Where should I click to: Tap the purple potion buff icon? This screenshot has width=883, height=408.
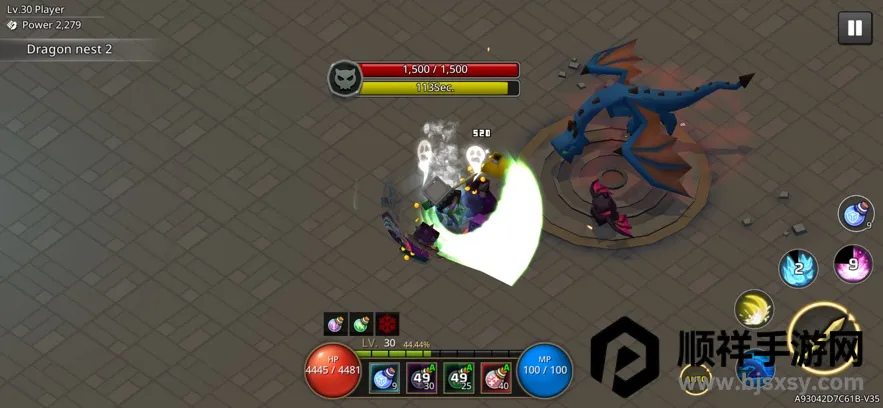(336, 324)
